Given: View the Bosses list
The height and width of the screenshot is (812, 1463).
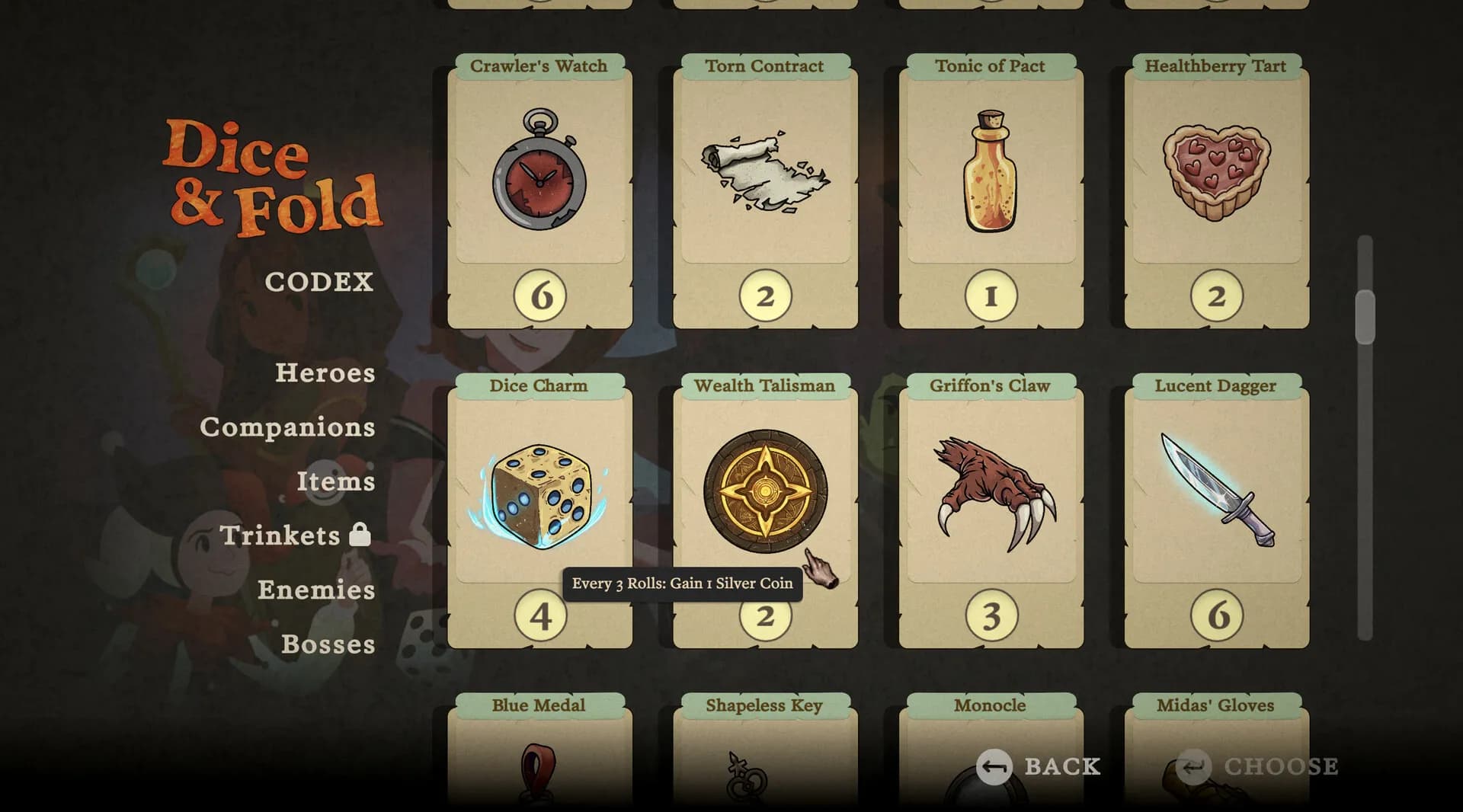Looking at the screenshot, I should click(328, 644).
